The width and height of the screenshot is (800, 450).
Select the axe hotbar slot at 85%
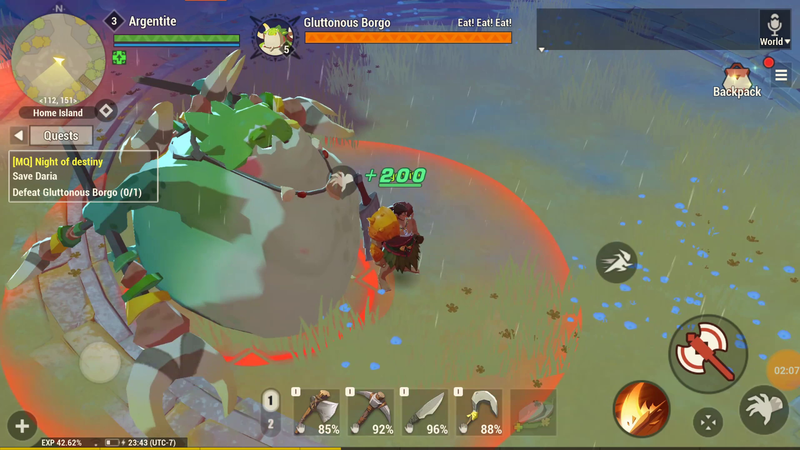(318, 412)
